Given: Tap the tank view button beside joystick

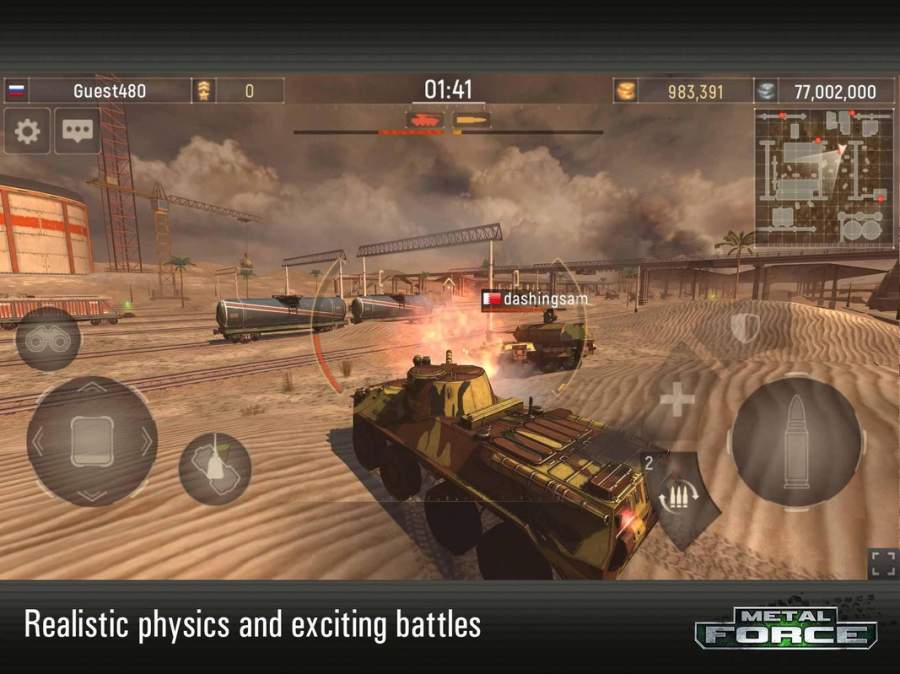Looking at the screenshot, I should [215, 468].
